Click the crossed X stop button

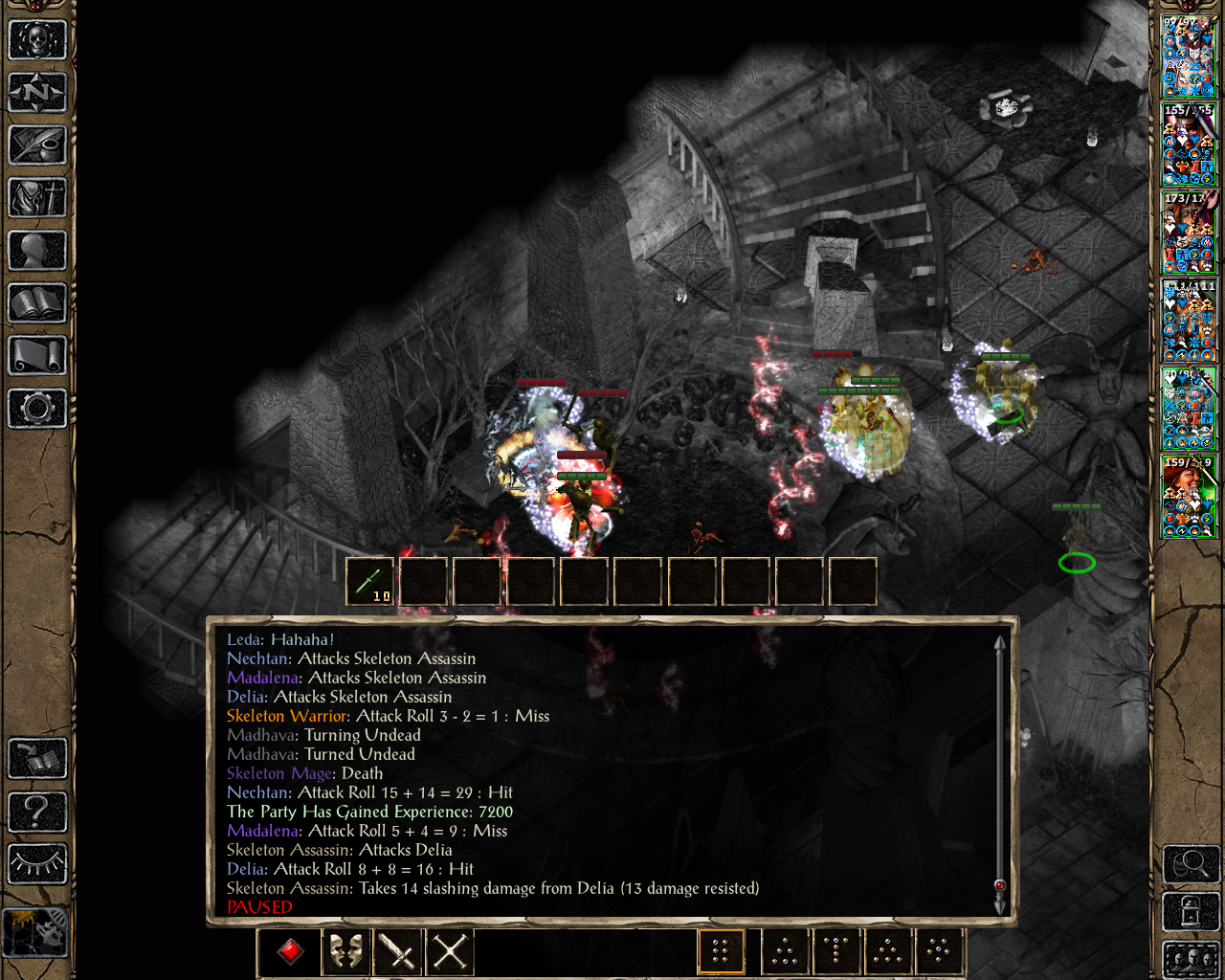coord(449,951)
